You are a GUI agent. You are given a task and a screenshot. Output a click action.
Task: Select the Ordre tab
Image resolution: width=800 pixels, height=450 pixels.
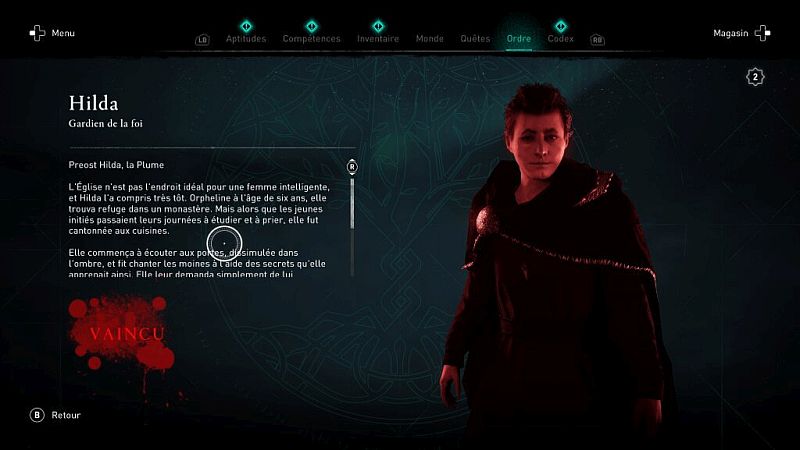519,39
